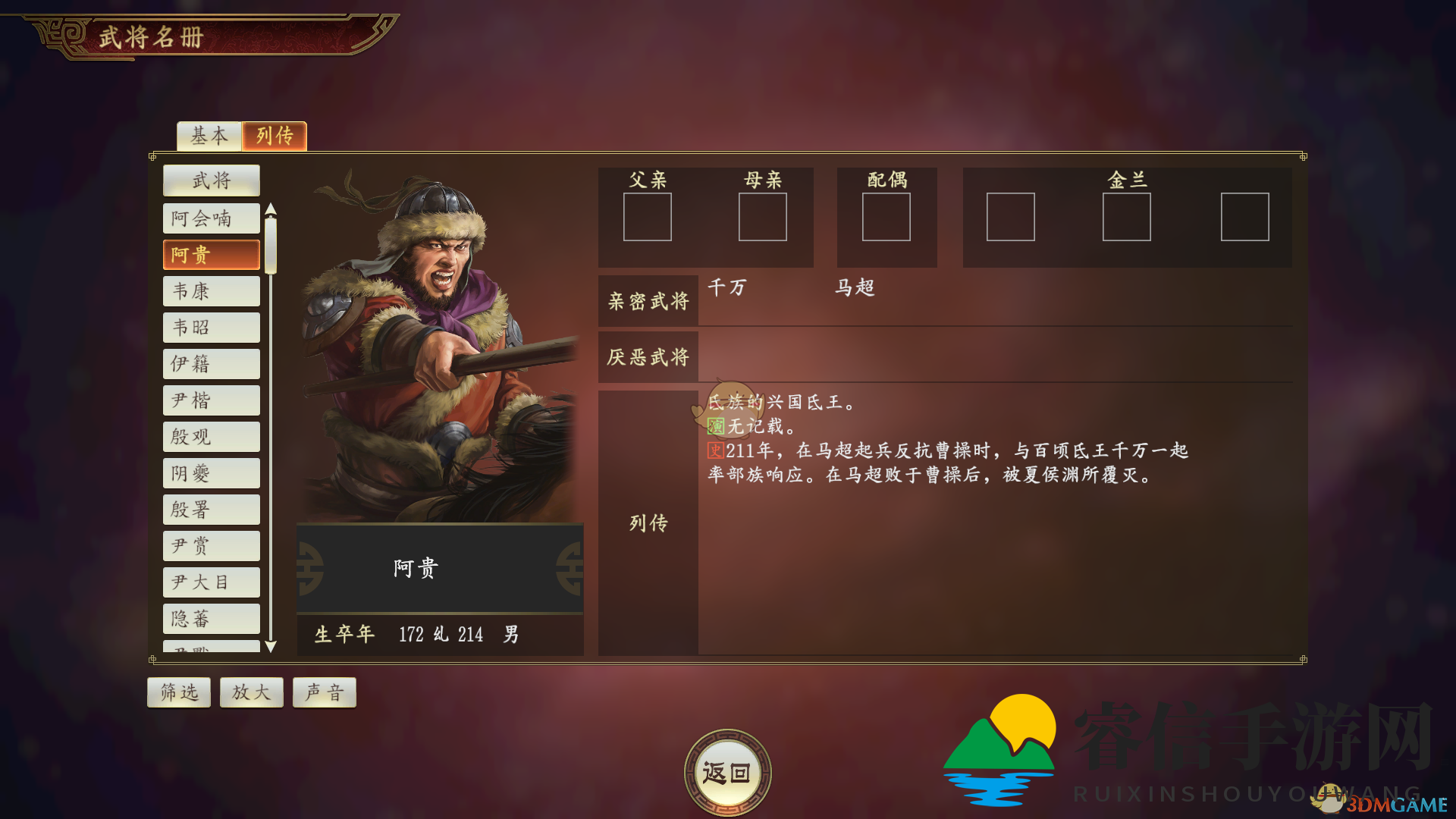Click scrollbar down arrow in officer list
1456x819 pixels.
tap(271, 648)
